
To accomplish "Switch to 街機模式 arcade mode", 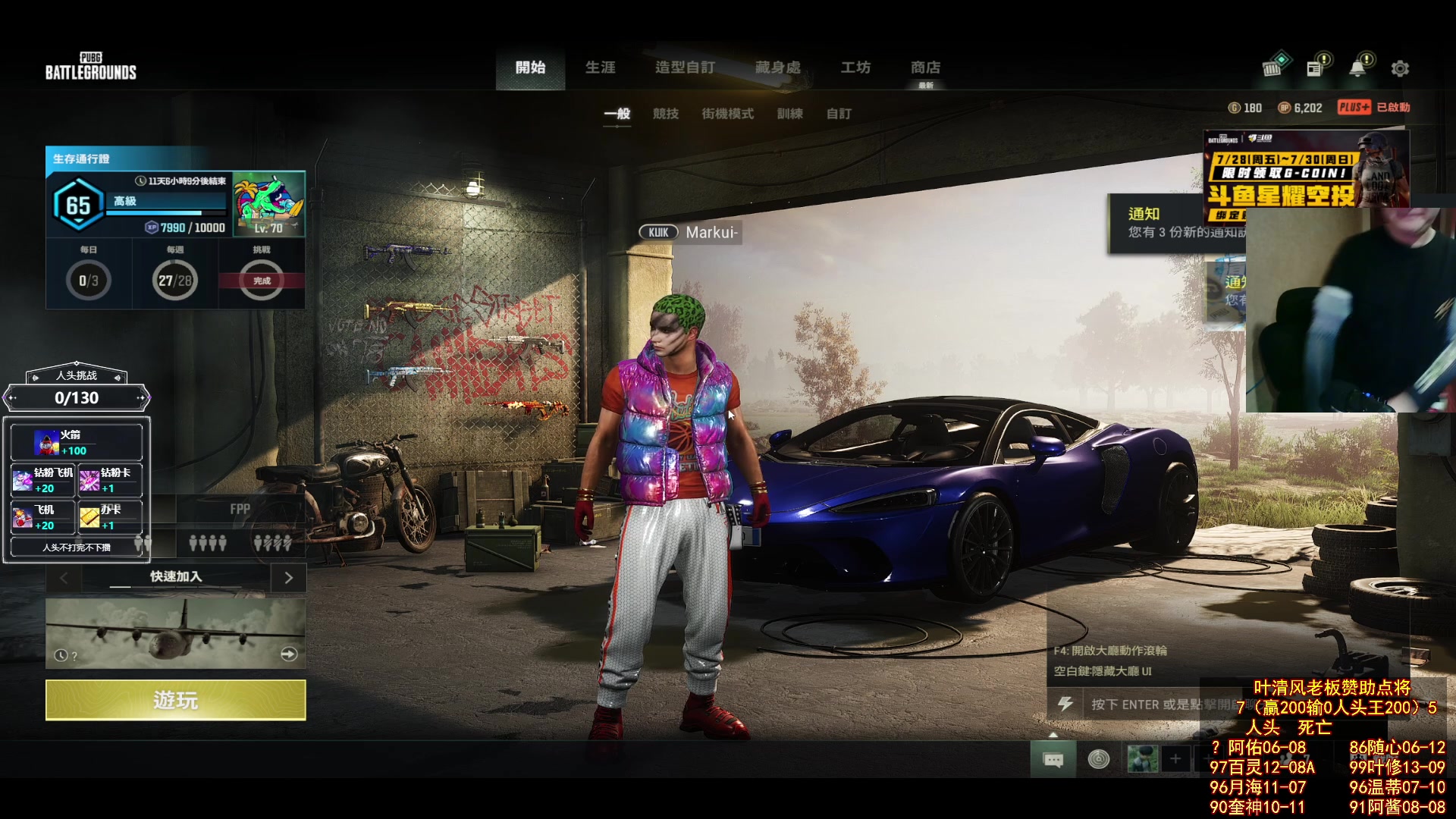I will [727, 114].
